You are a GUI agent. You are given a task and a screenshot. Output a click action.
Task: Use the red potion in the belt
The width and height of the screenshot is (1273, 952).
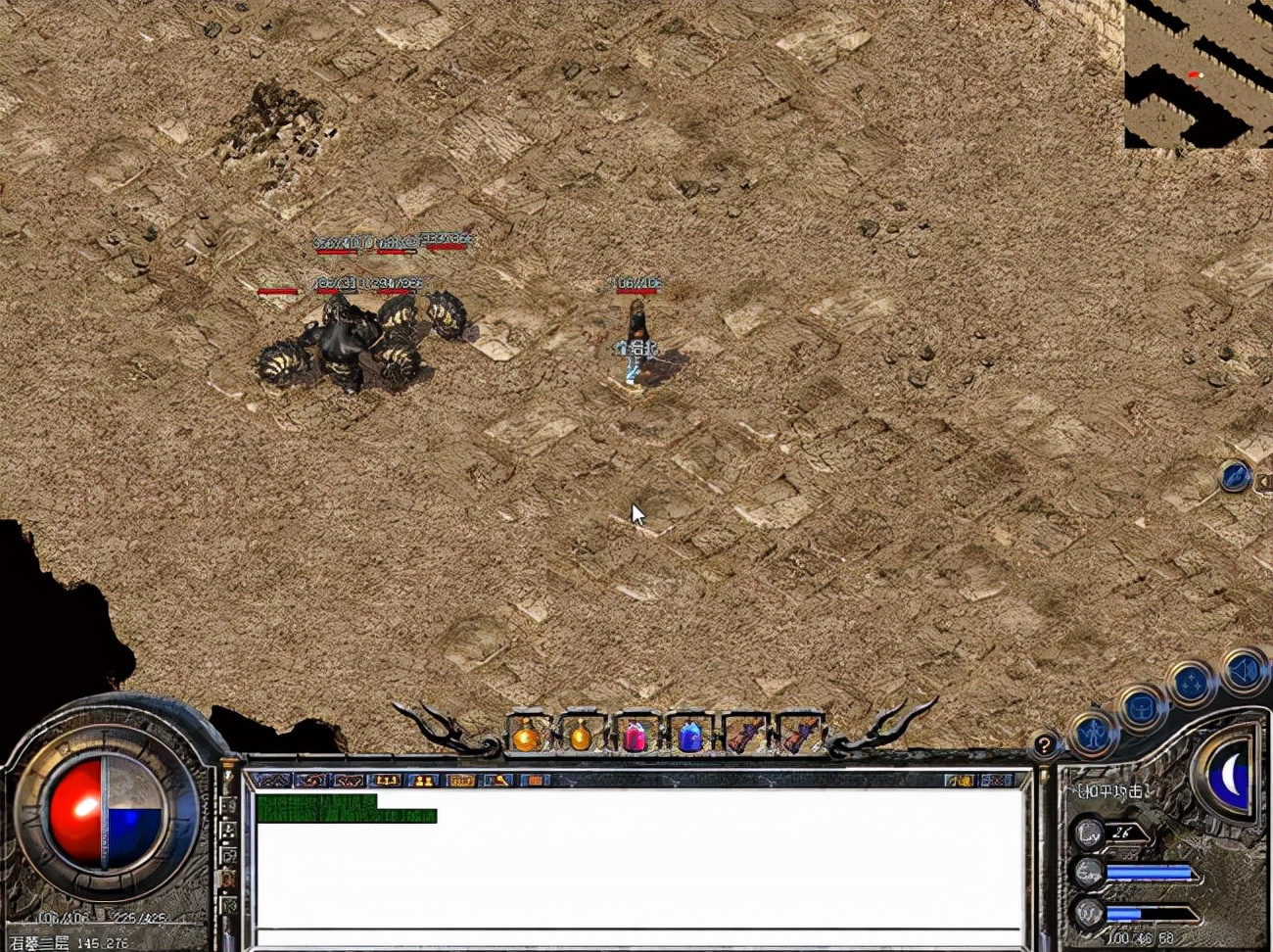[635, 736]
